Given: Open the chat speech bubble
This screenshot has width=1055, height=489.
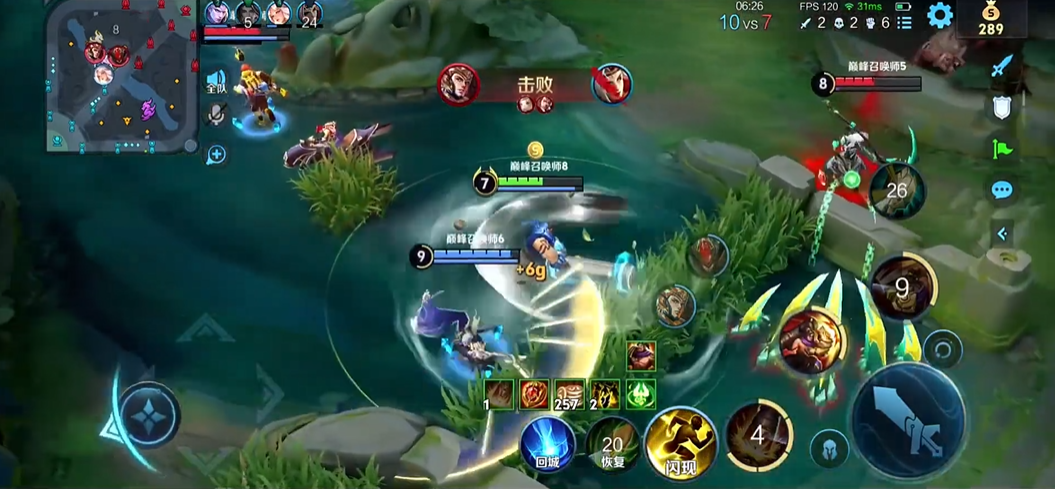Looking at the screenshot, I should pos(1002,190).
